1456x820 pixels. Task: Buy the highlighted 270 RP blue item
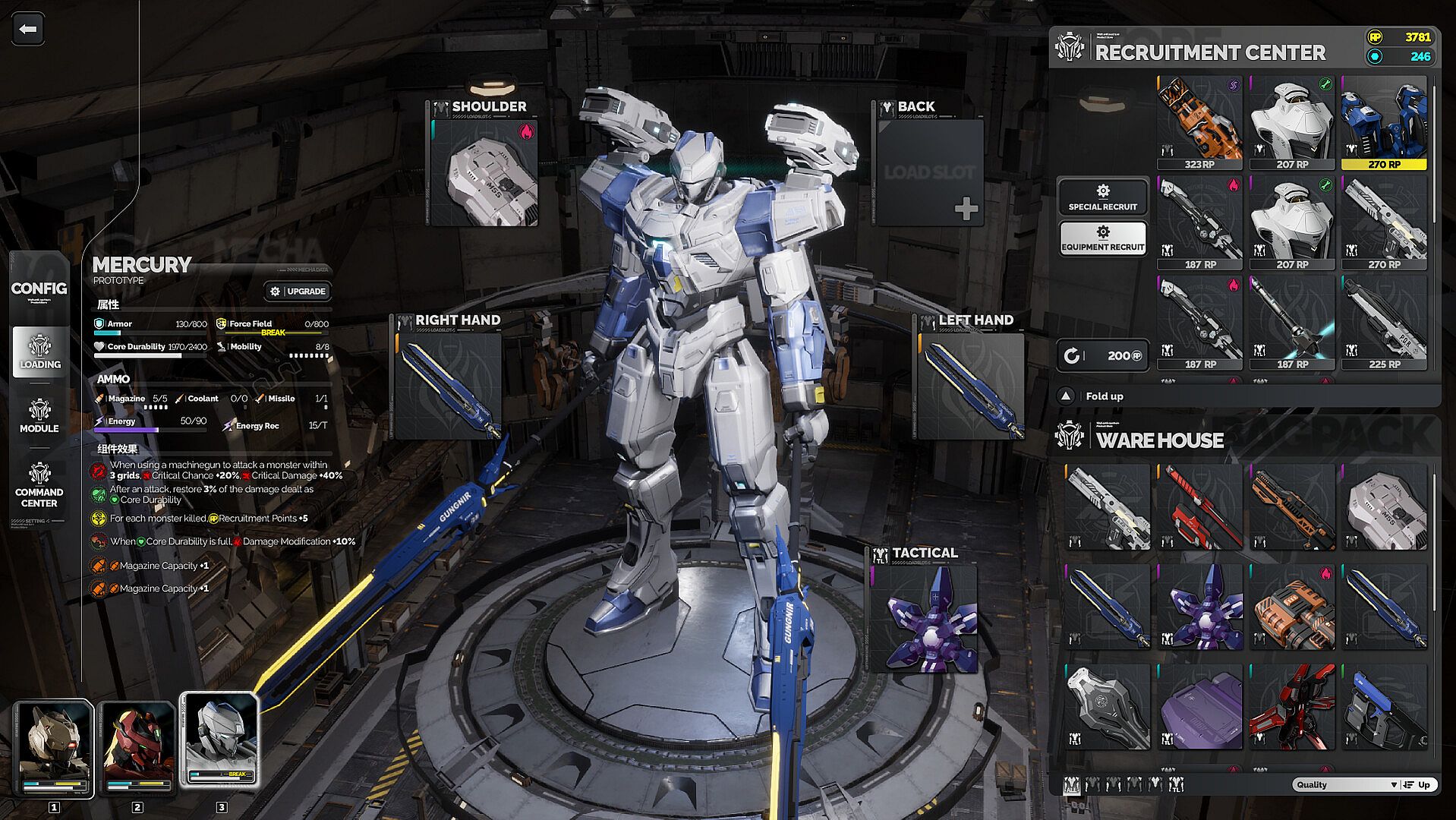1384,122
